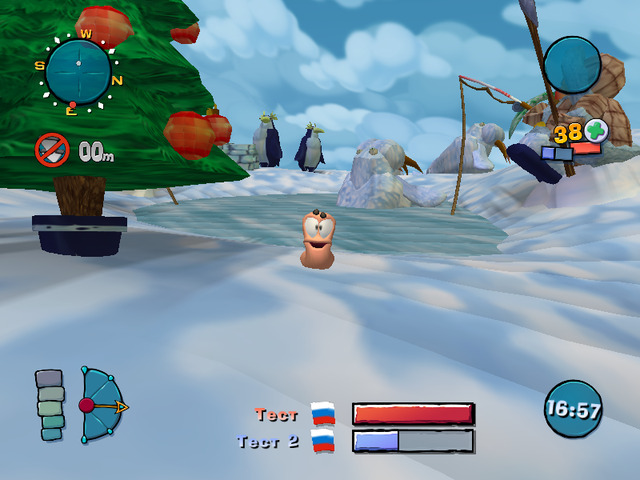Viewport: 640px width, 480px height.
Task: Click the wind direction gauge
Action: (101, 405)
